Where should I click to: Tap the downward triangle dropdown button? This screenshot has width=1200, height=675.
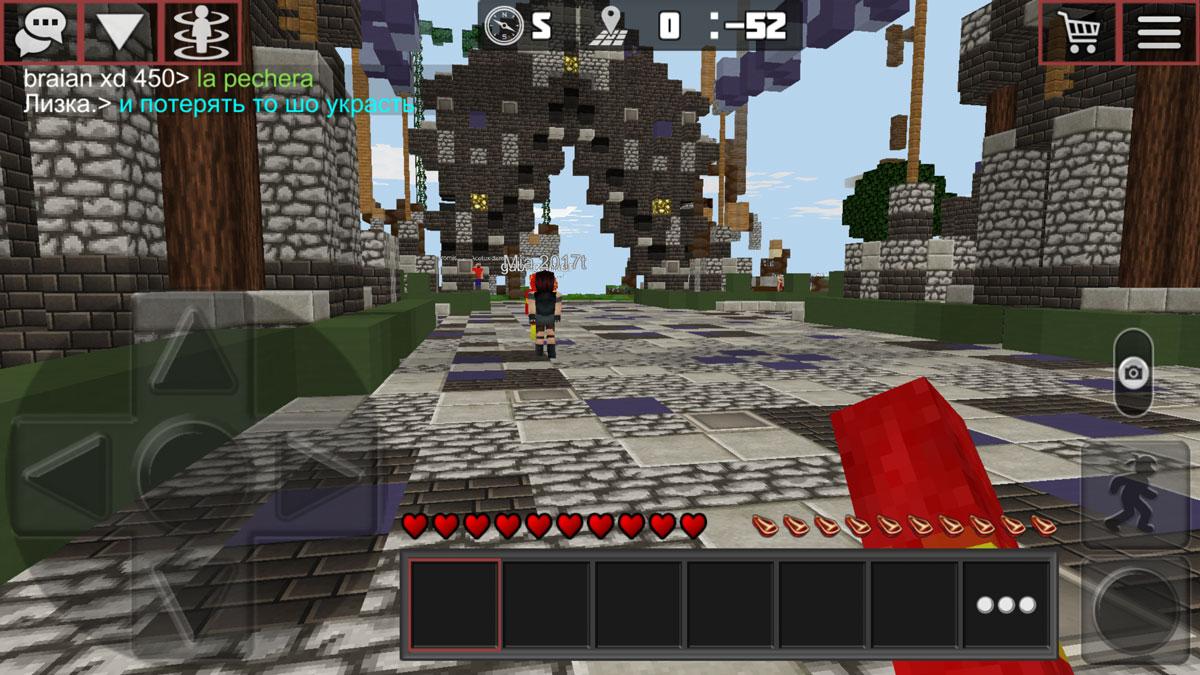point(121,32)
